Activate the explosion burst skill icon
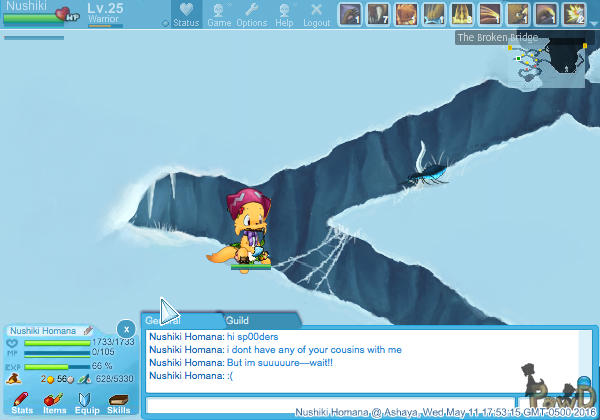The image size is (600, 420). [x=574, y=14]
